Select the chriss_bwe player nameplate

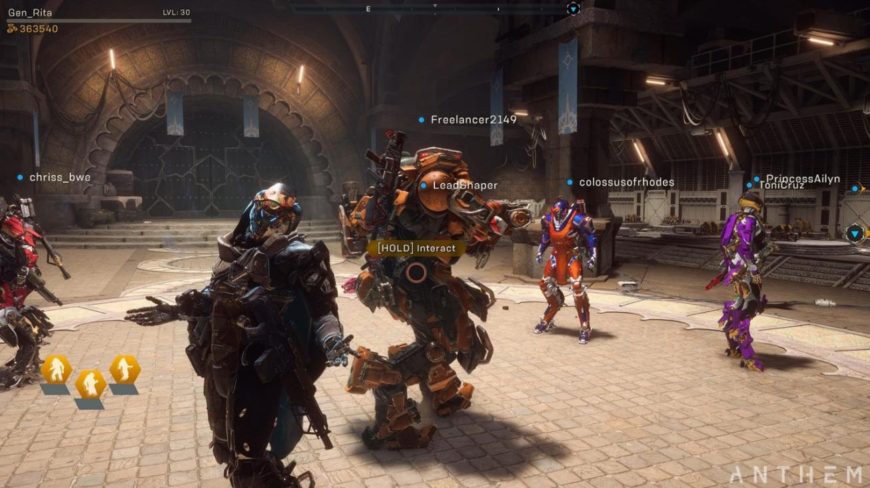coord(59,178)
